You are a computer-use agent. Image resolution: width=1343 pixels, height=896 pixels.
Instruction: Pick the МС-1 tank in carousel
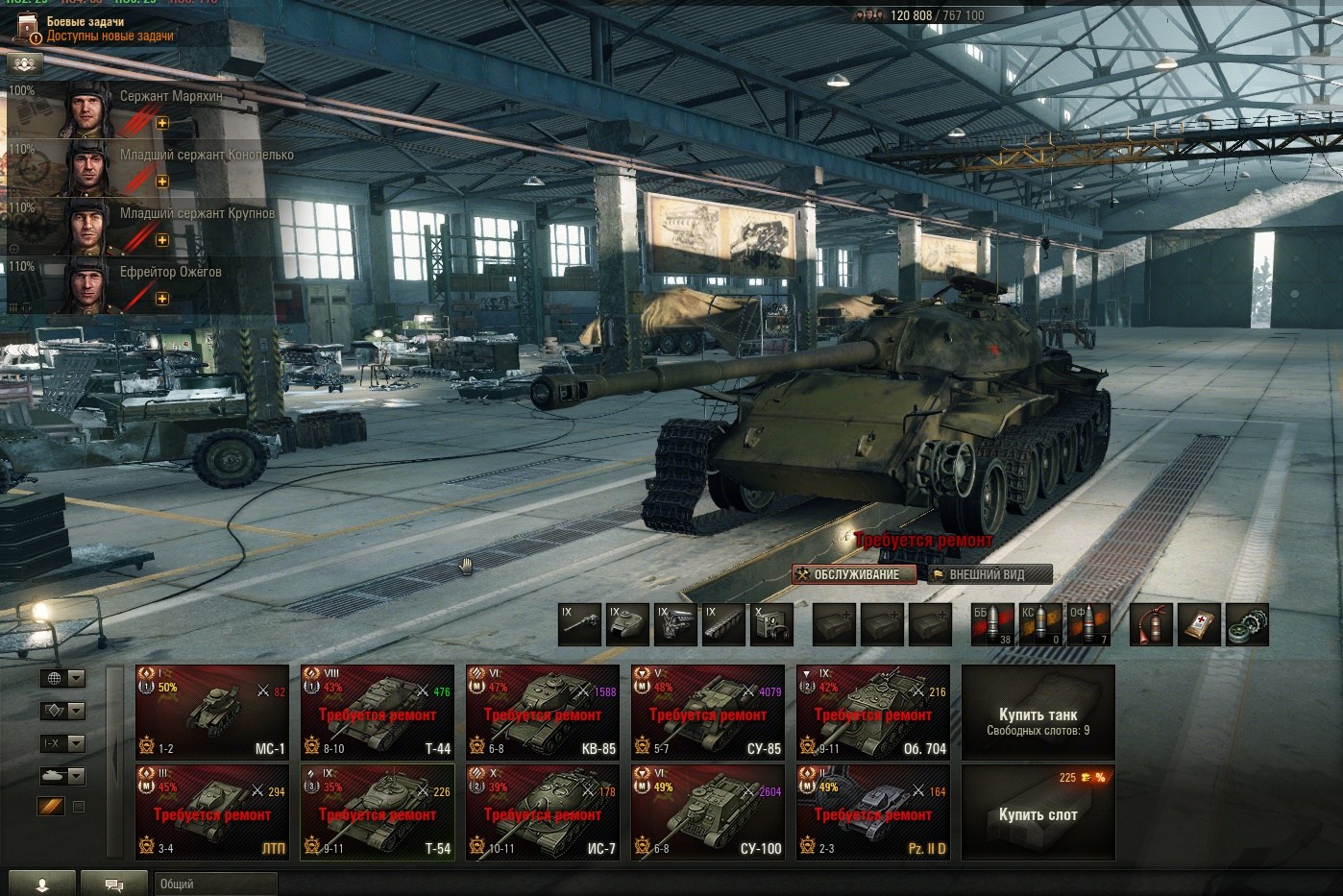point(212,712)
